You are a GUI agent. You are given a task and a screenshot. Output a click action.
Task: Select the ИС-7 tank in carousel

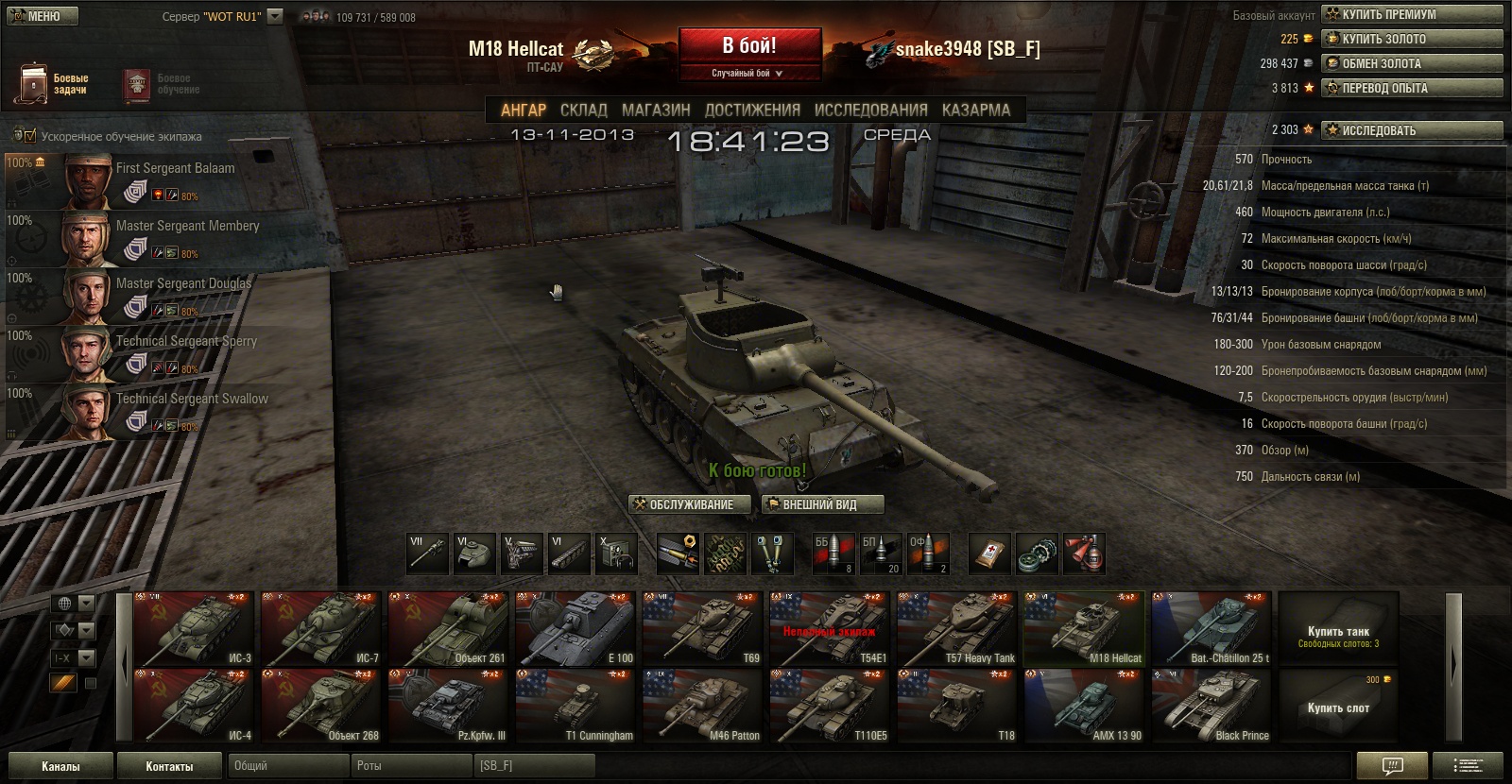(x=321, y=629)
